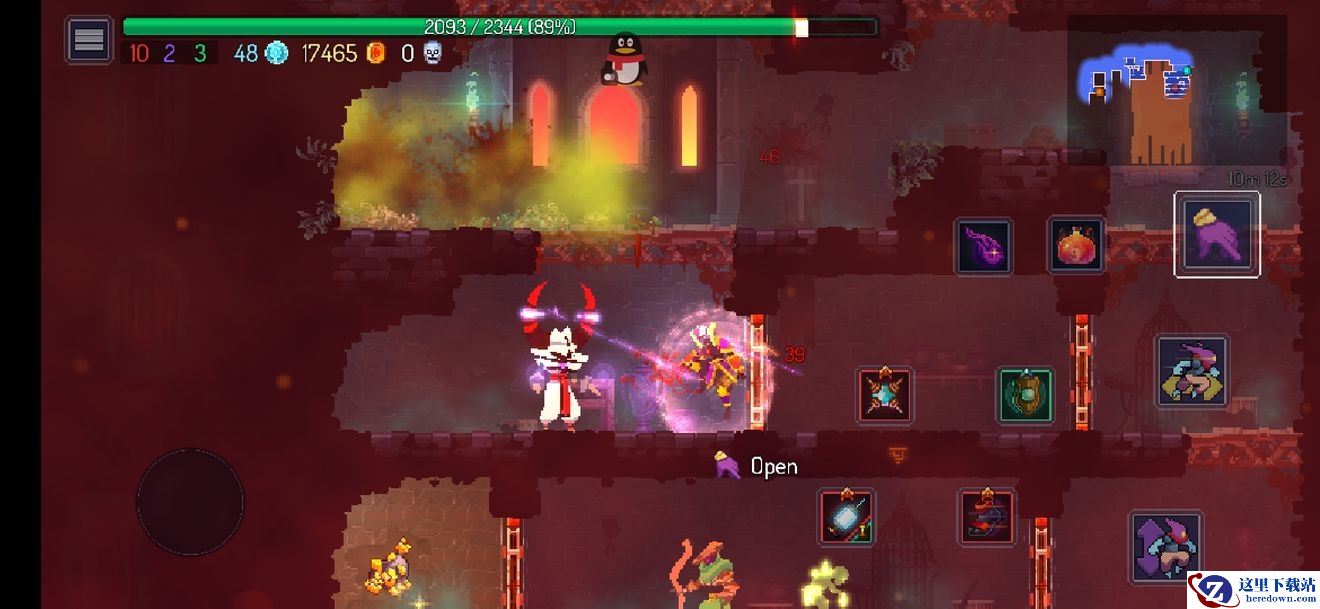1320x609 pixels.
Task: Touch the virtual movement joystick
Action: [190, 501]
